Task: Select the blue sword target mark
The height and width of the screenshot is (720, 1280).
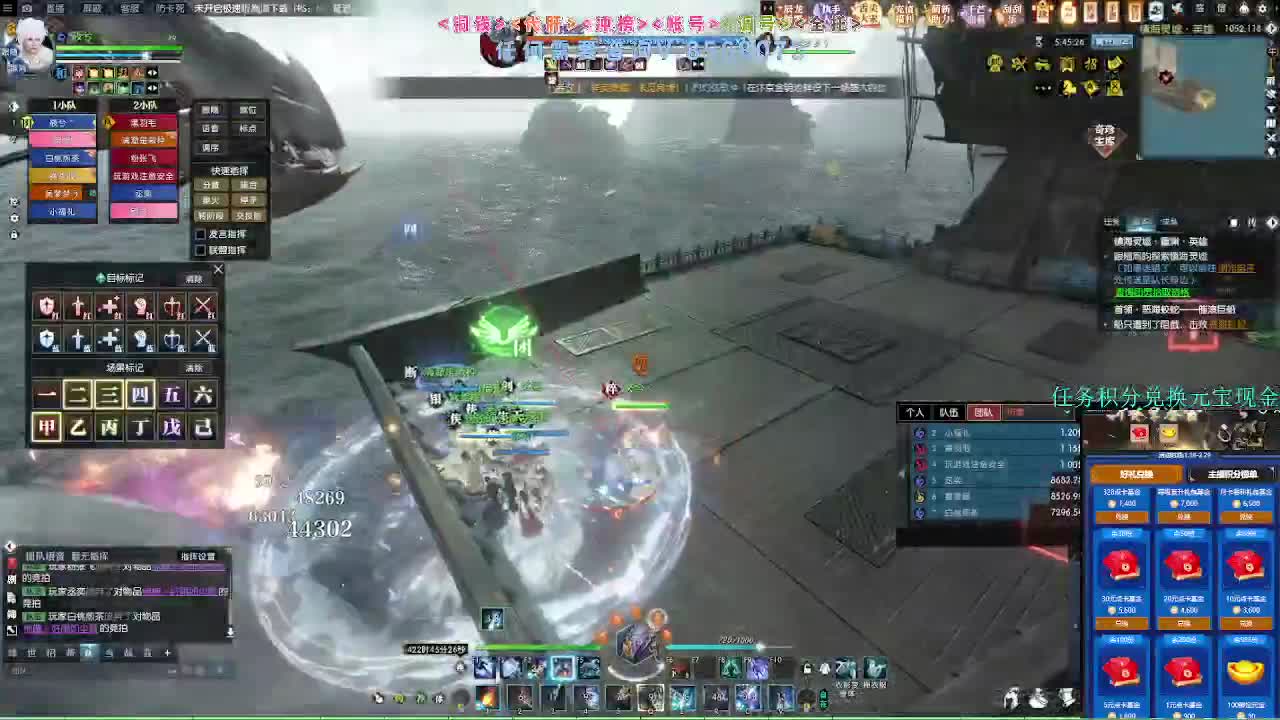Action: (x=80, y=340)
